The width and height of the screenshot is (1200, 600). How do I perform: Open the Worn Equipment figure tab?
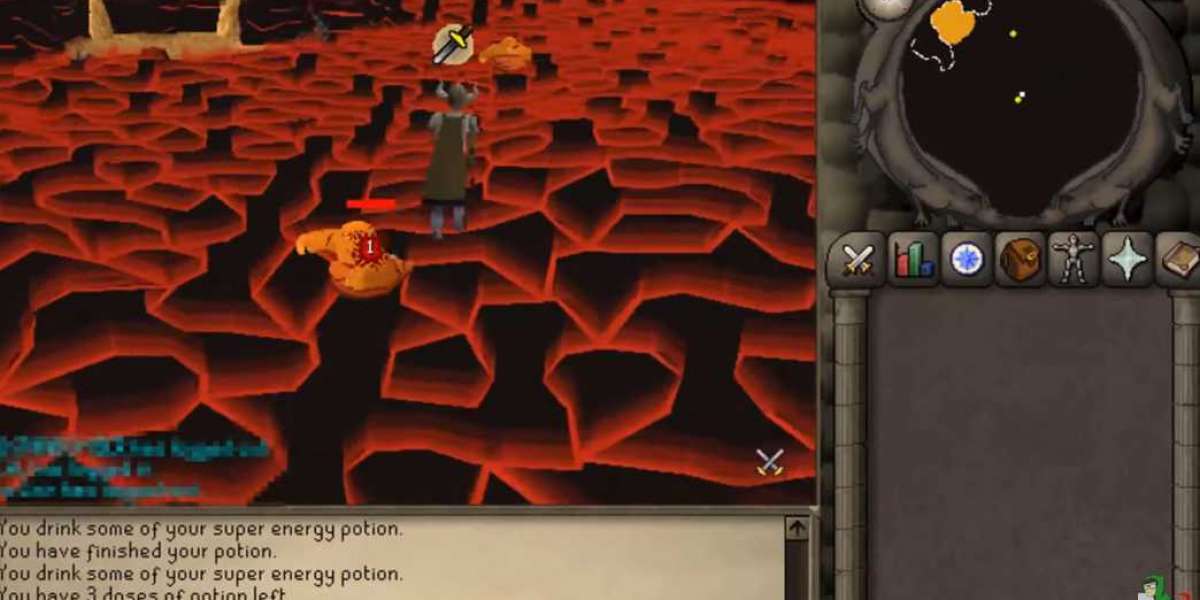tap(1076, 260)
